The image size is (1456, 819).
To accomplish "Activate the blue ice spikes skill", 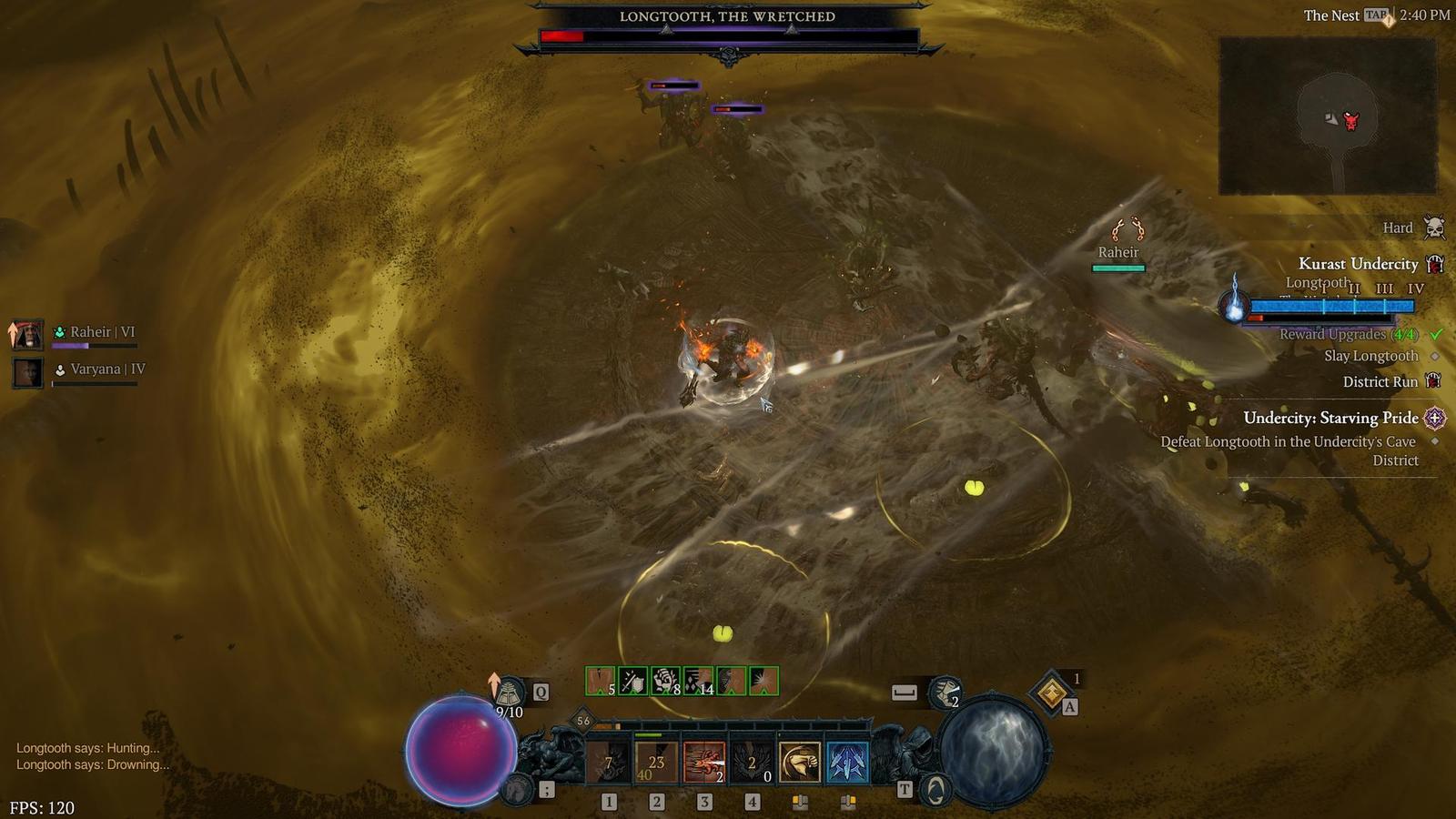I will coord(847,763).
